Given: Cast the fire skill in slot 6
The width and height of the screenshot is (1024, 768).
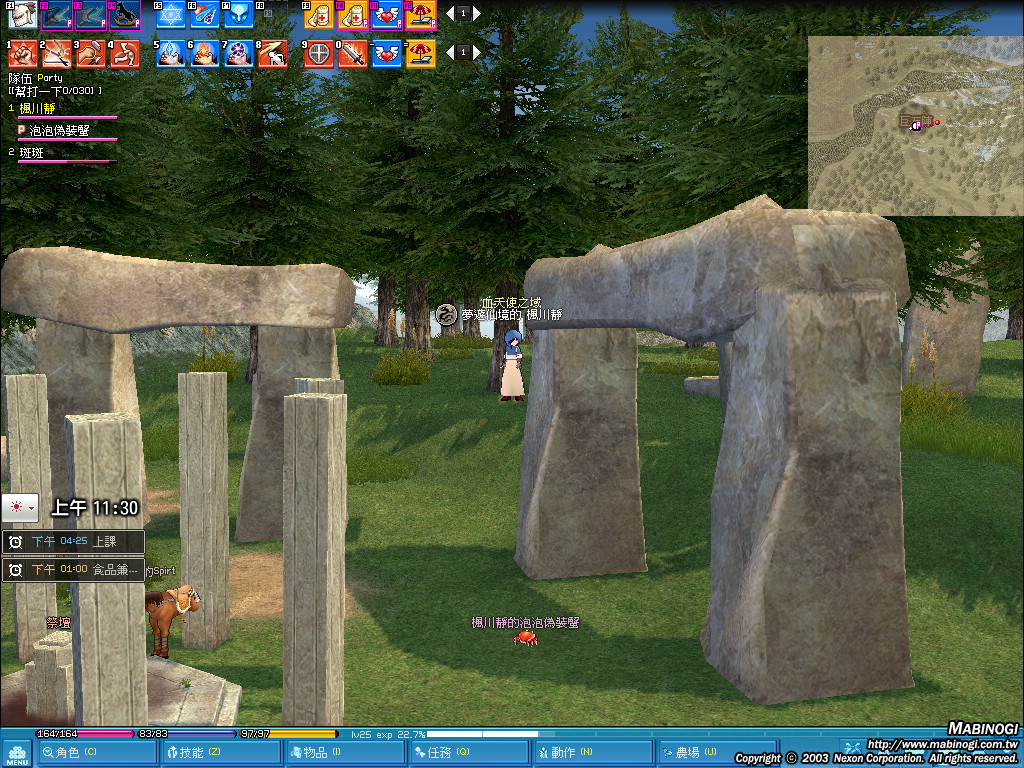Looking at the screenshot, I should 205,53.
